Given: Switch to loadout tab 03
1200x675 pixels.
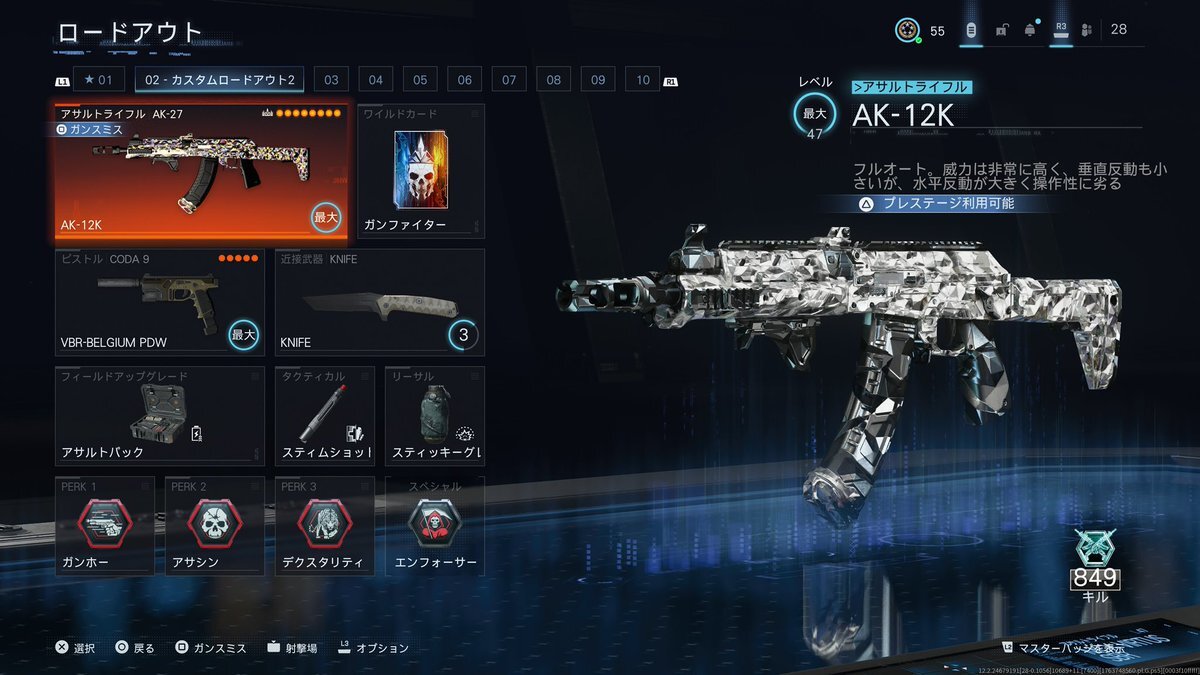Looking at the screenshot, I should coord(330,80).
